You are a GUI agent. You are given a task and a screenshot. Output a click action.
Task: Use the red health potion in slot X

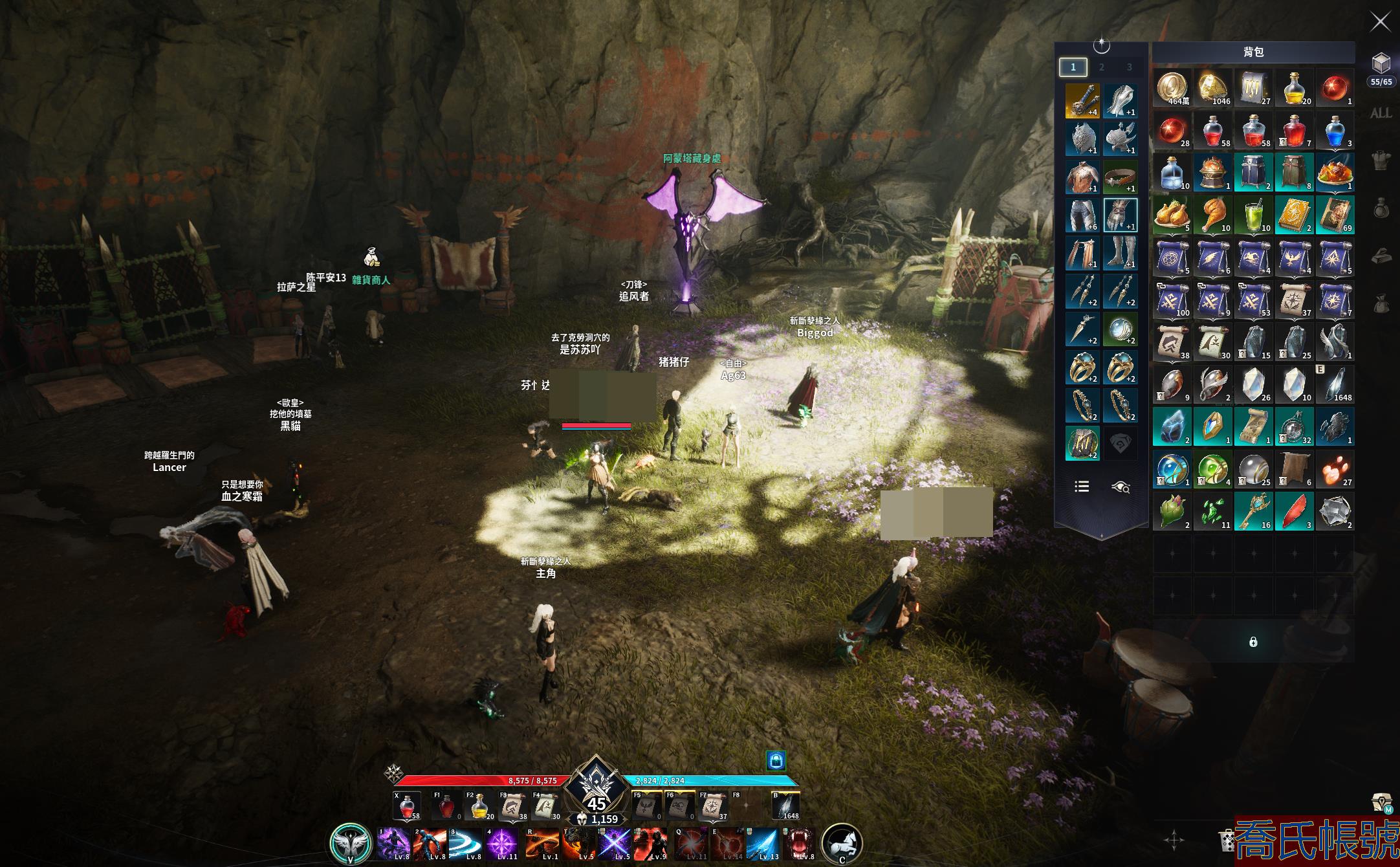point(407,807)
